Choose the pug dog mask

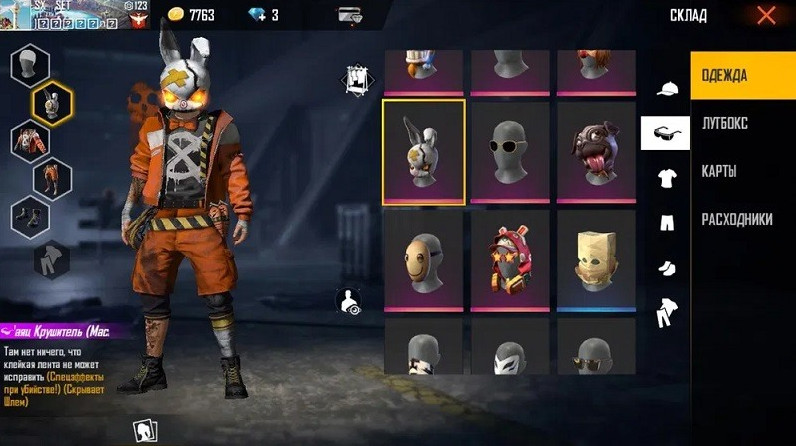(x=596, y=151)
